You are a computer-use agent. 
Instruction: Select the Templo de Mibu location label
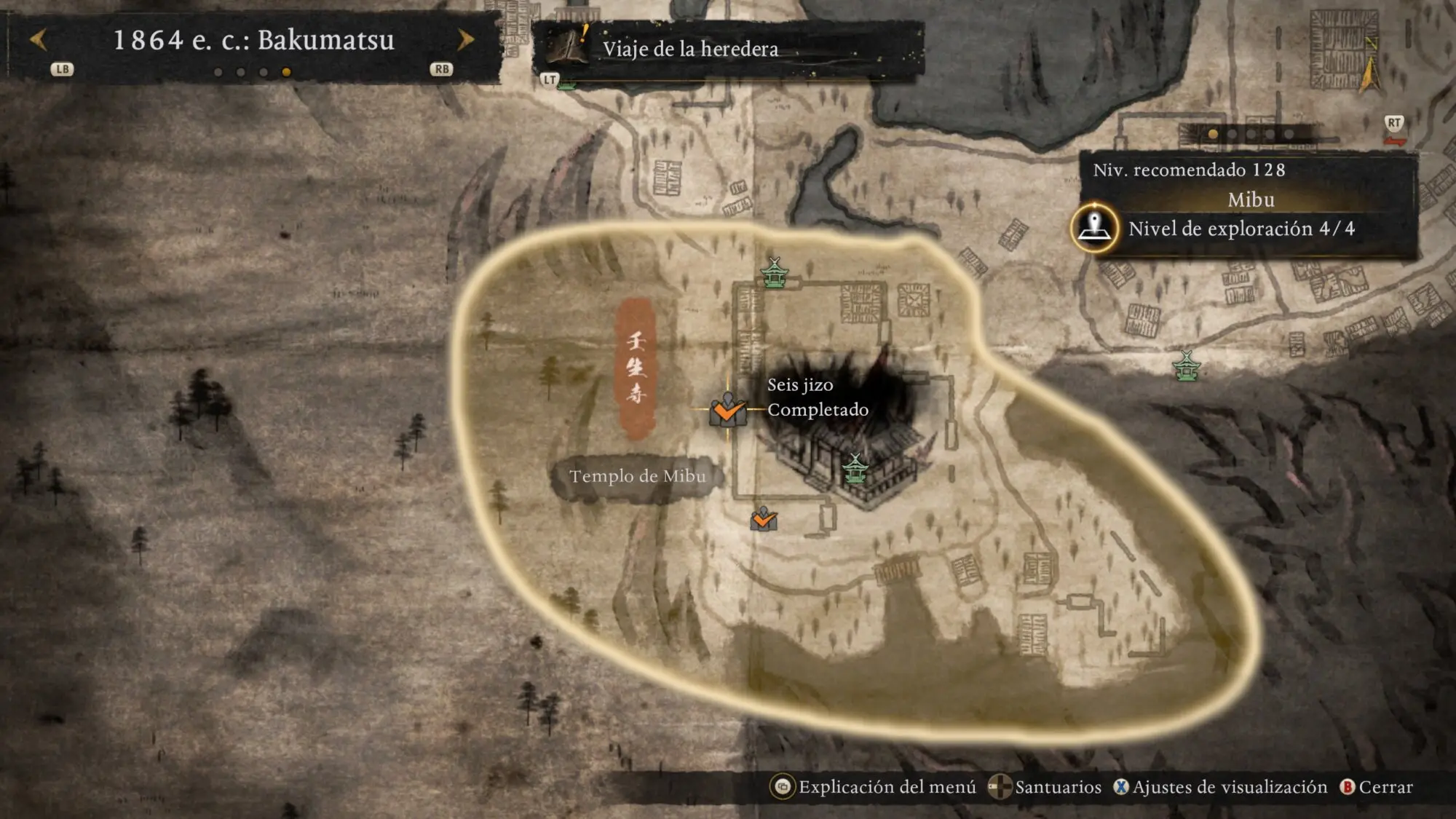(637, 477)
